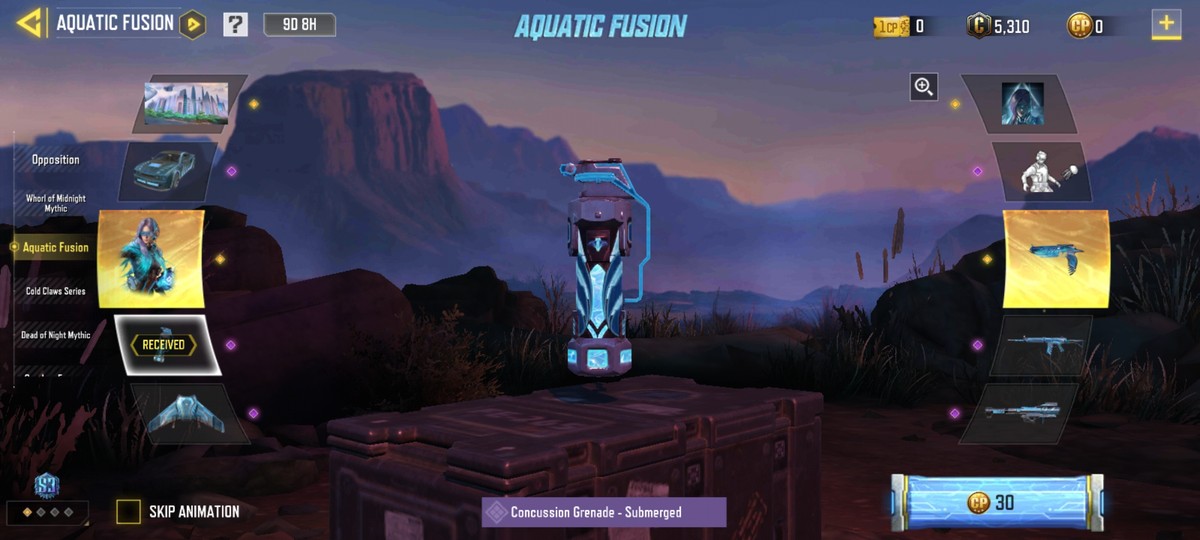This screenshot has height=540, width=1200.
Task: Toggle the Skip Animation checkbox
Action: pos(128,512)
